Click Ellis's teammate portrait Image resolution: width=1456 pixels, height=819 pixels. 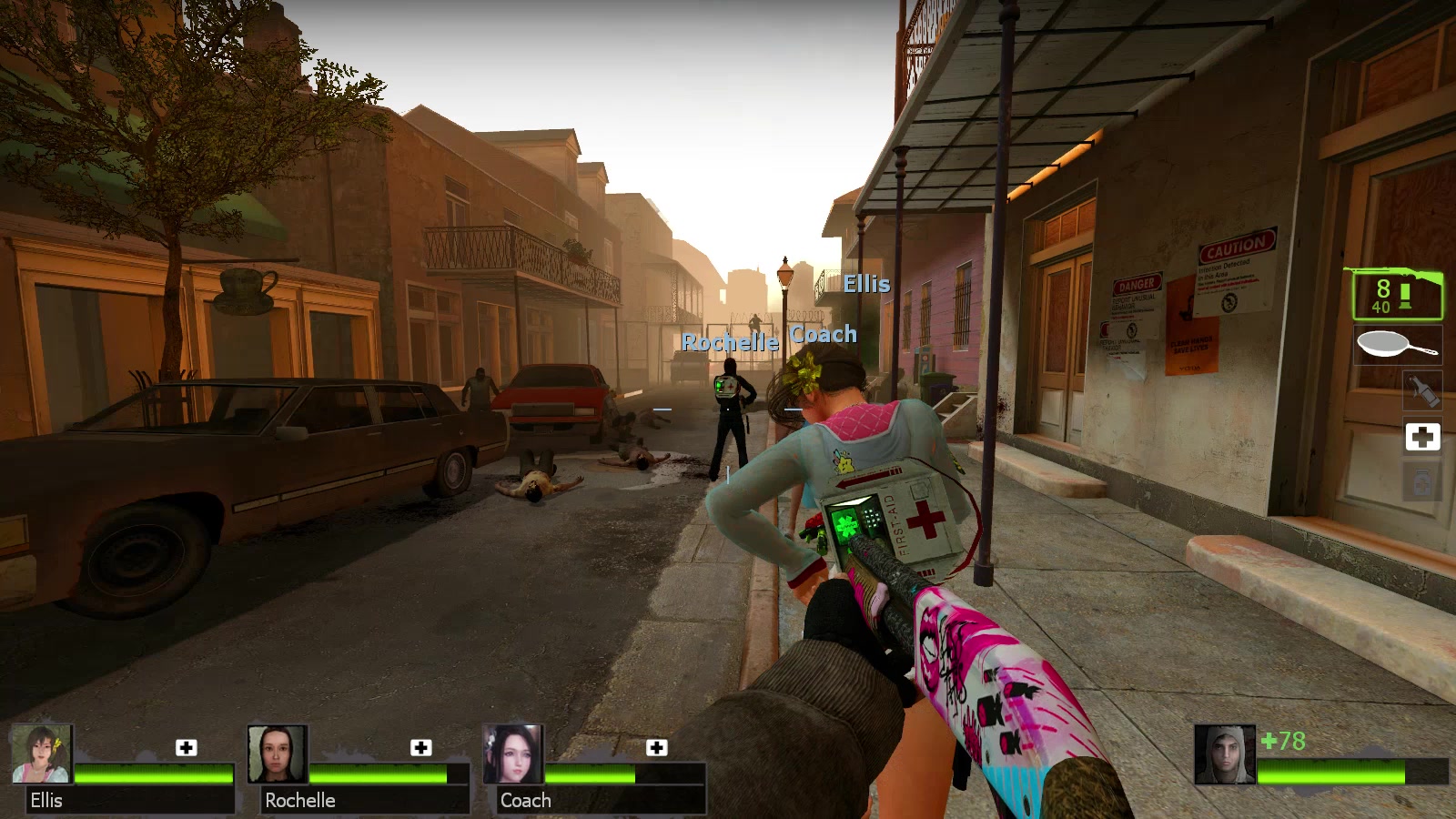42,754
